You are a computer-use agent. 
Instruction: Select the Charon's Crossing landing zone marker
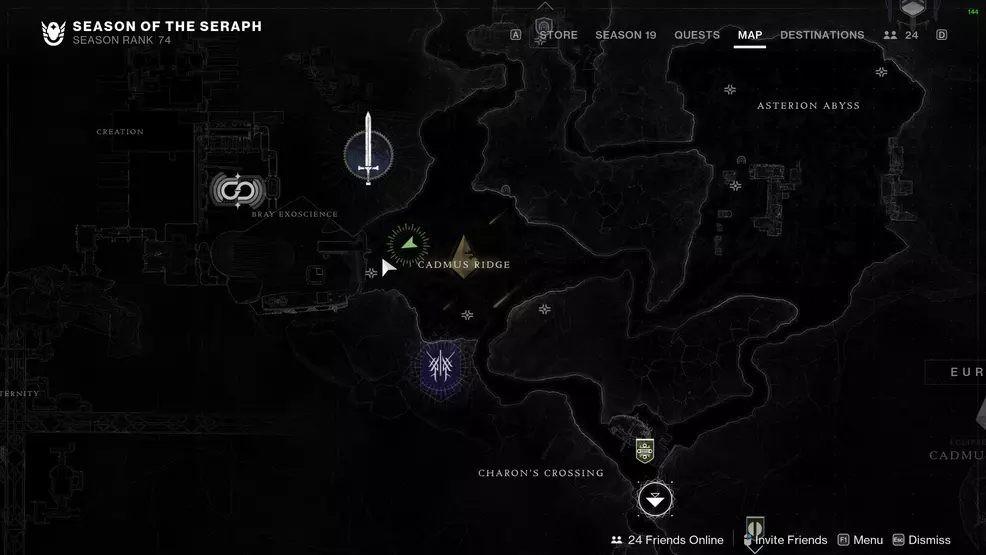tap(655, 498)
